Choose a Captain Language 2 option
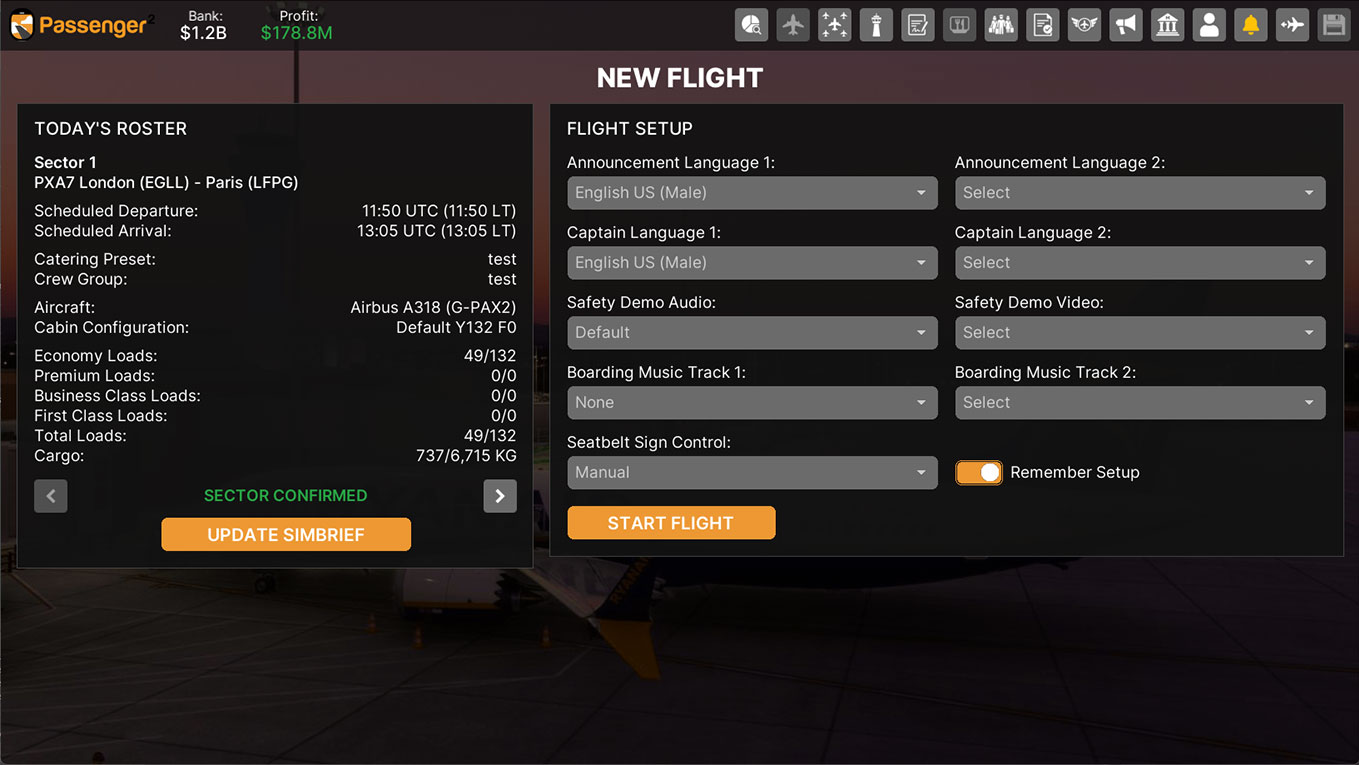1359x765 pixels. click(x=1140, y=263)
